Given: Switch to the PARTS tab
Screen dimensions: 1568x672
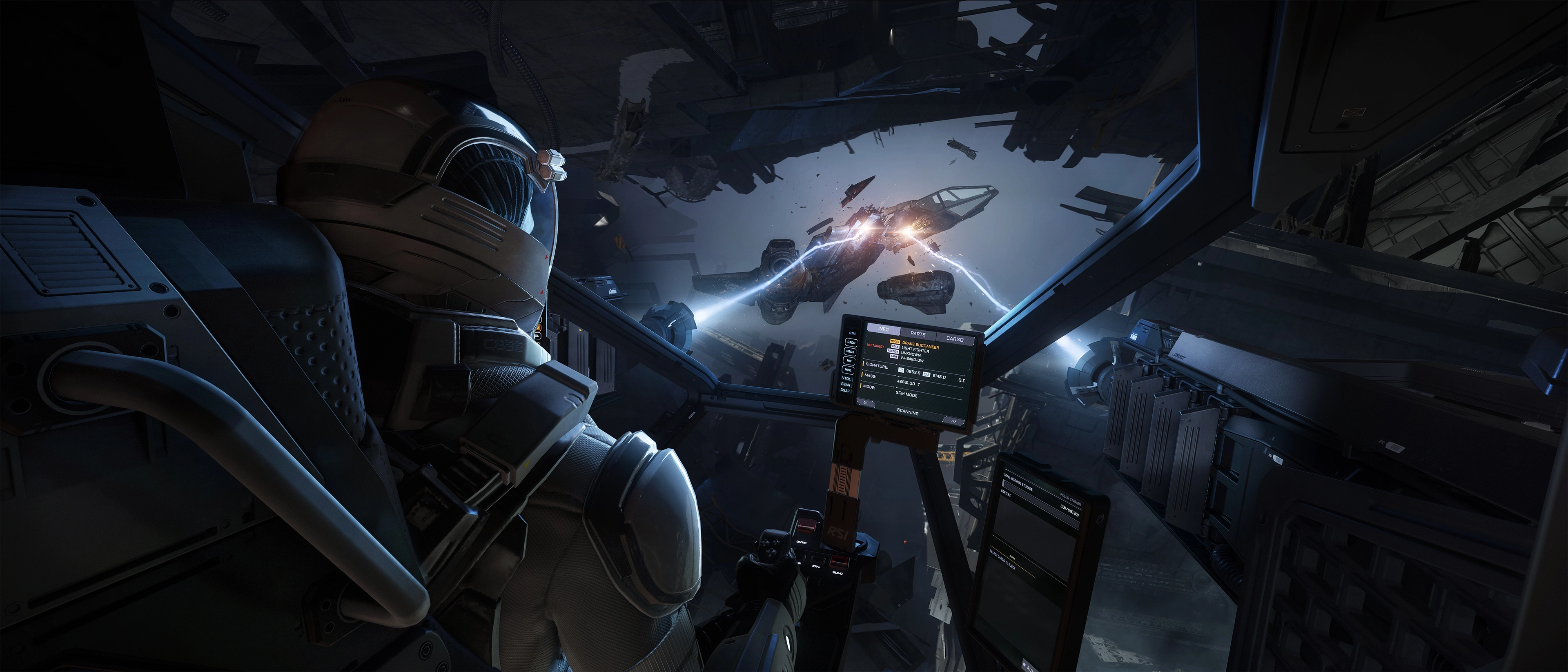Looking at the screenshot, I should click(x=918, y=334).
